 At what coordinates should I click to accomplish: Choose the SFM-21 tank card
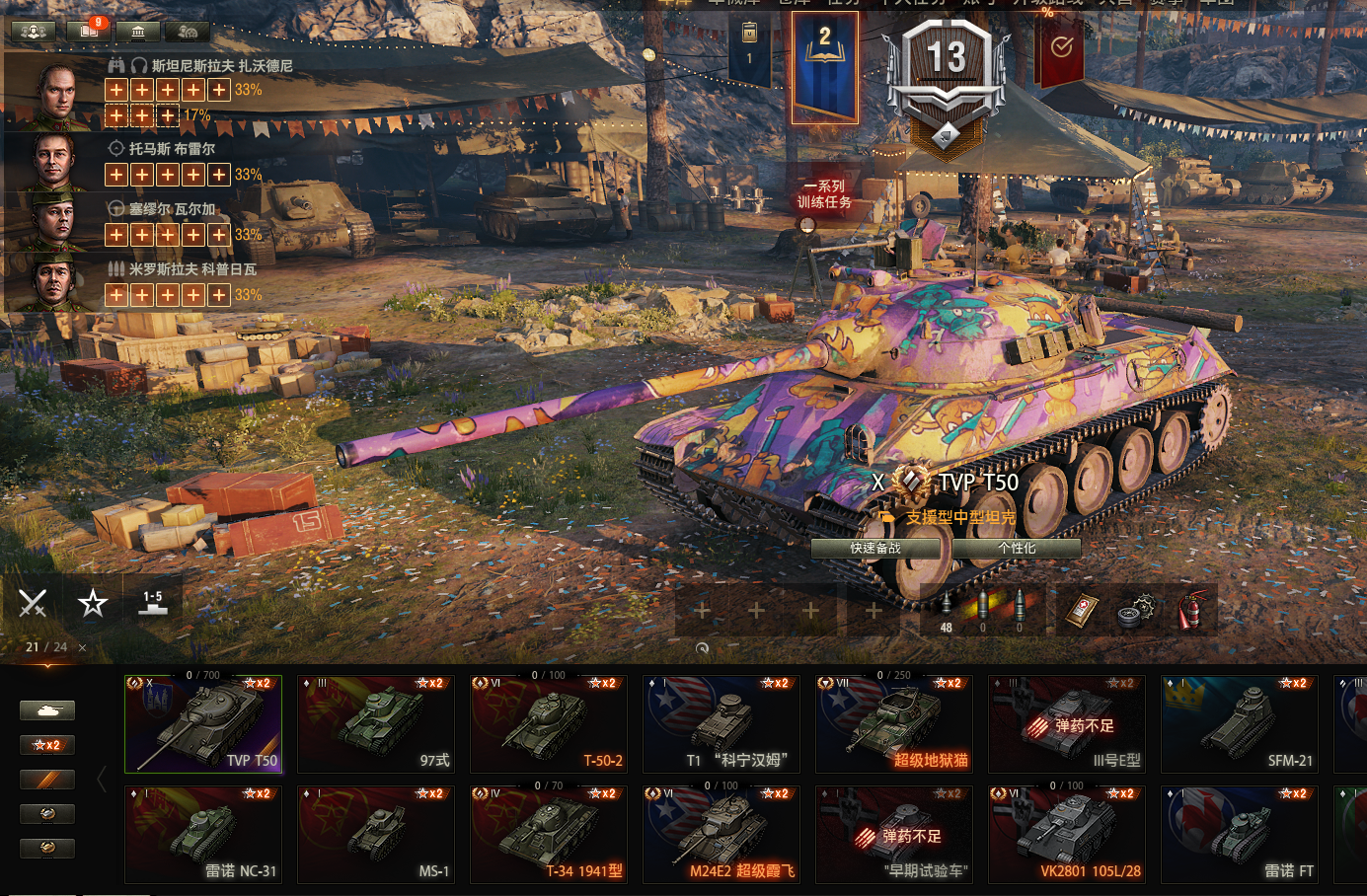[x=1240, y=724]
